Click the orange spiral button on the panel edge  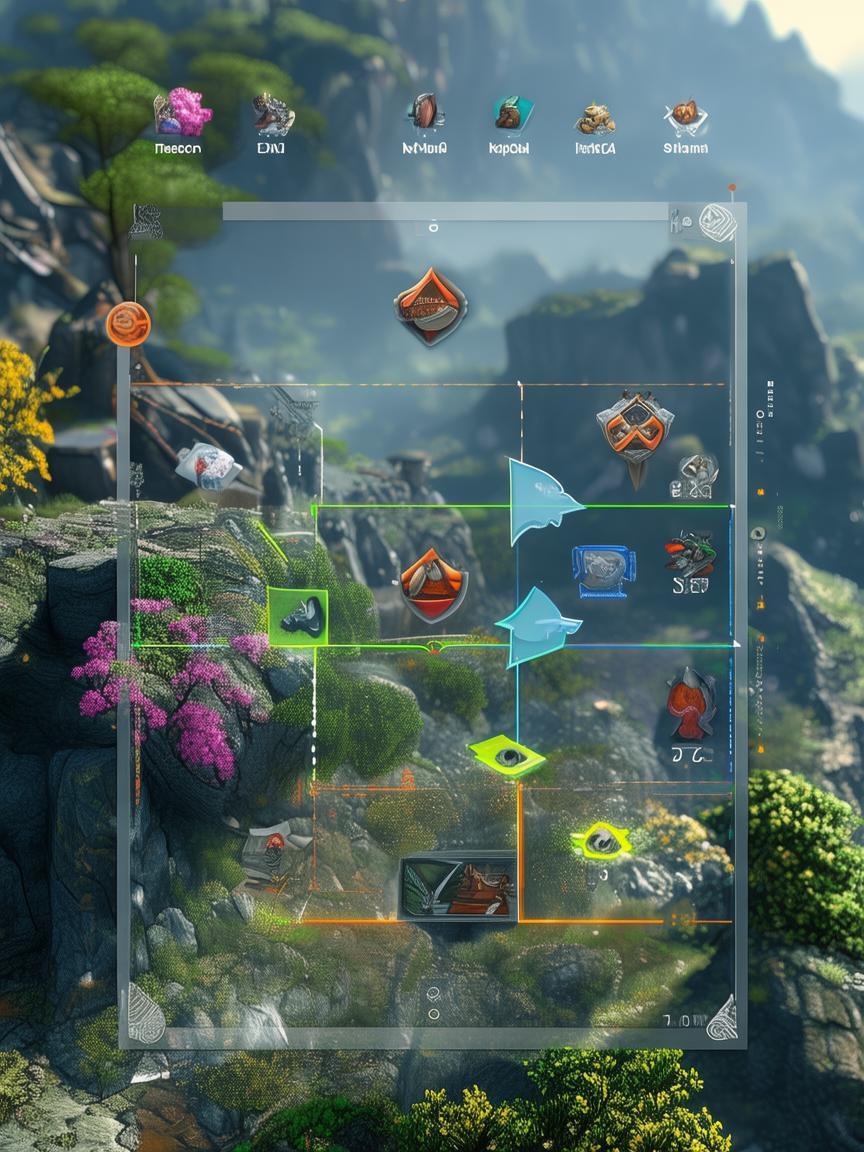point(128,324)
